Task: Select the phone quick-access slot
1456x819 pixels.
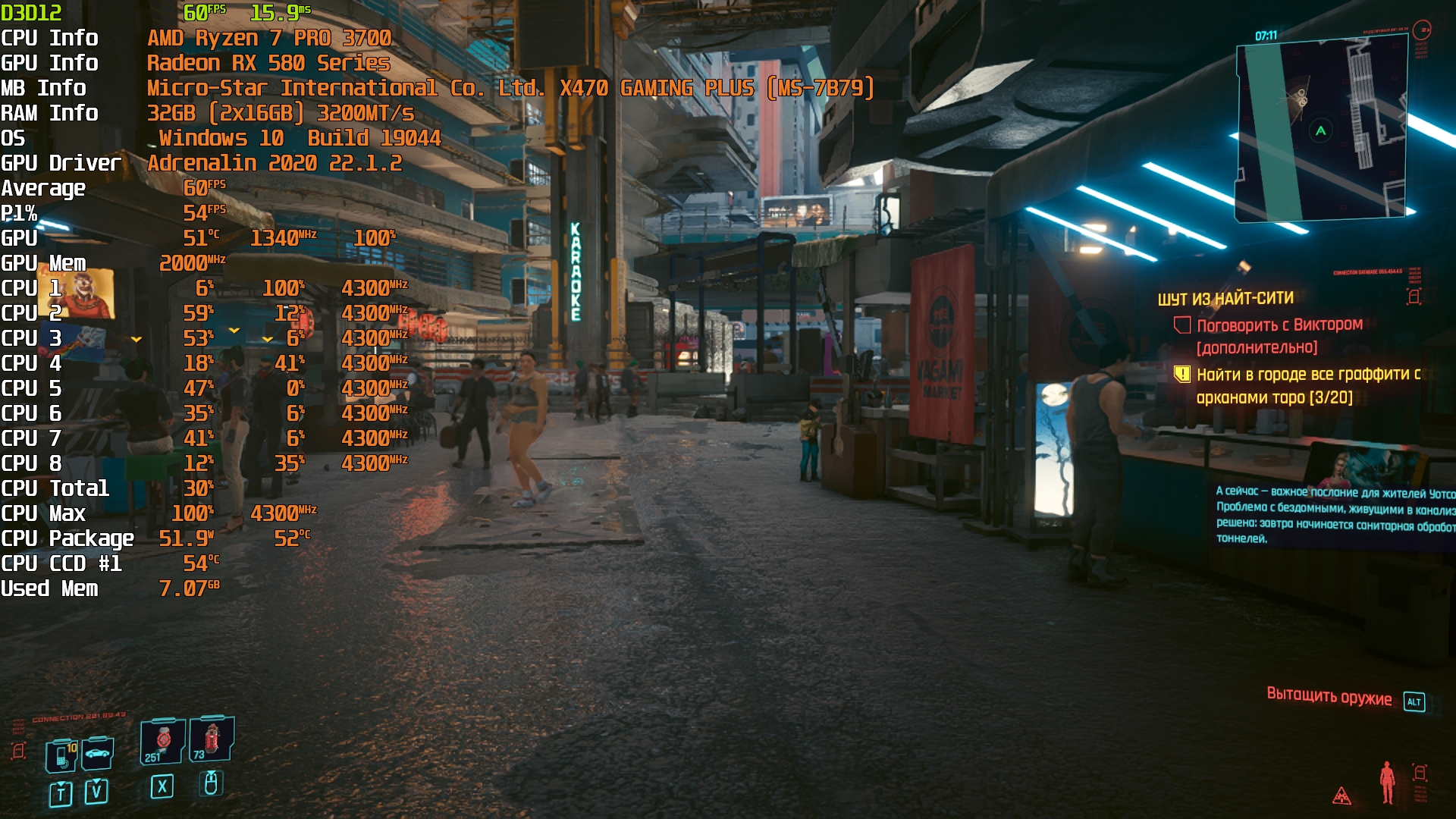Action: 61,755
